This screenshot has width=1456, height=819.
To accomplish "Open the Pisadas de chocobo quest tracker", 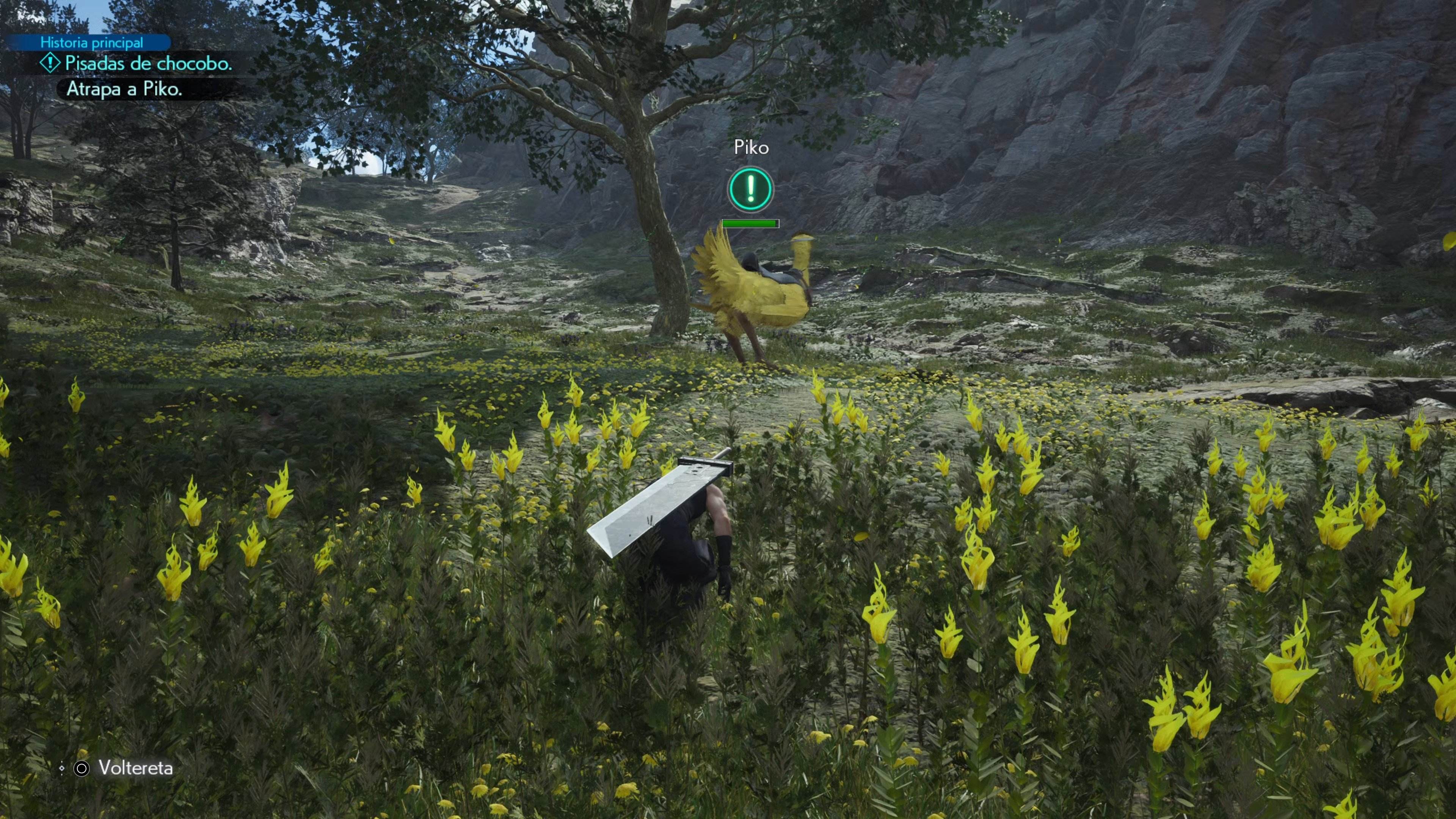I will coord(148,63).
